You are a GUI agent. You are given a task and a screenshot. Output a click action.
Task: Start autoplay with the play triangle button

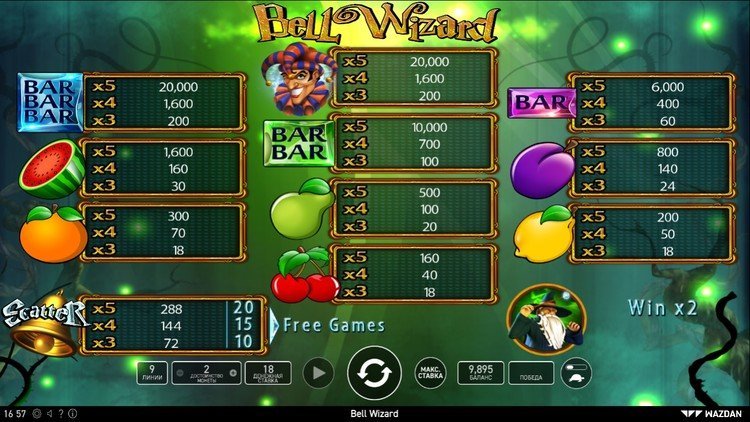(317, 374)
